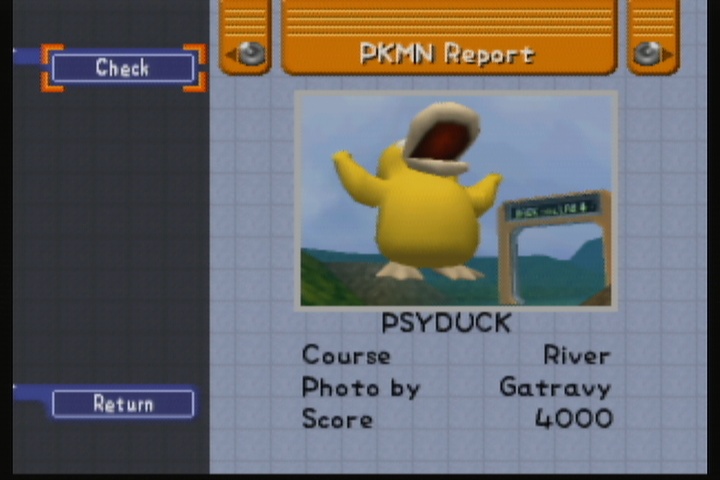
Task: Choose the Return button
Action: [x=122, y=404]
